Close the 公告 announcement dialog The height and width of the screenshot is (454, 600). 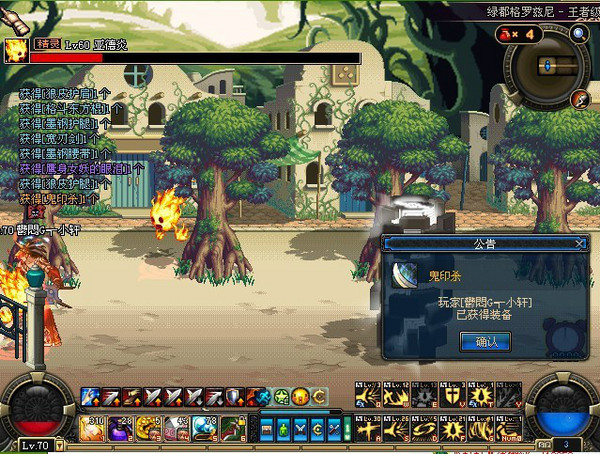coord(579,243)
